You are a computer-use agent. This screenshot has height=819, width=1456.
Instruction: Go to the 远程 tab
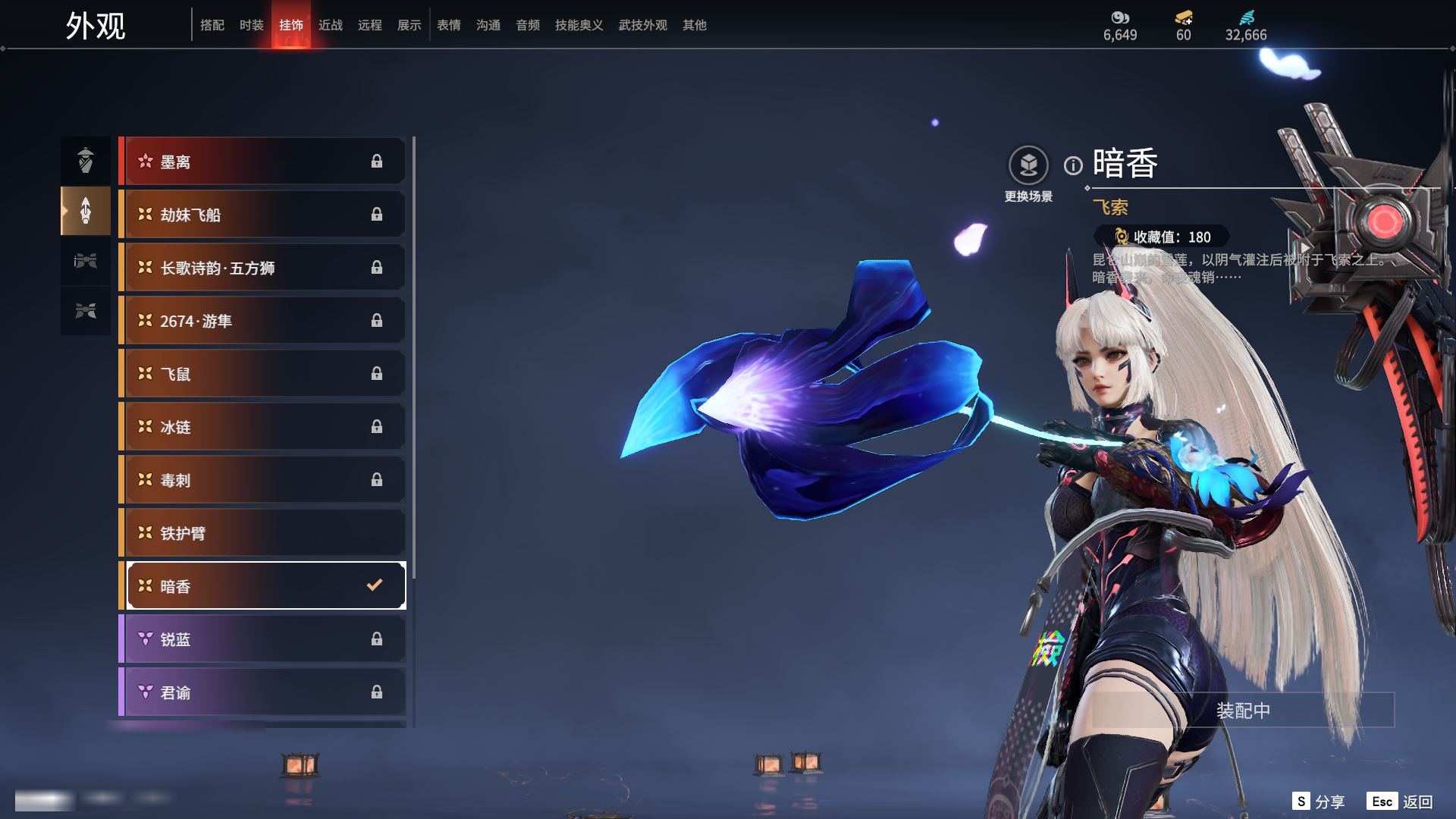click(x=370, y=25)
